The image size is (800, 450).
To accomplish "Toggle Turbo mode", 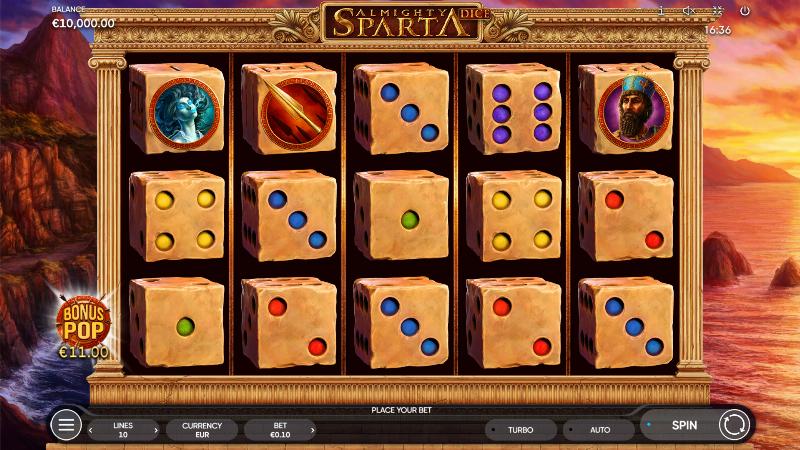I will pyautogui.click(x=520, y=430).
